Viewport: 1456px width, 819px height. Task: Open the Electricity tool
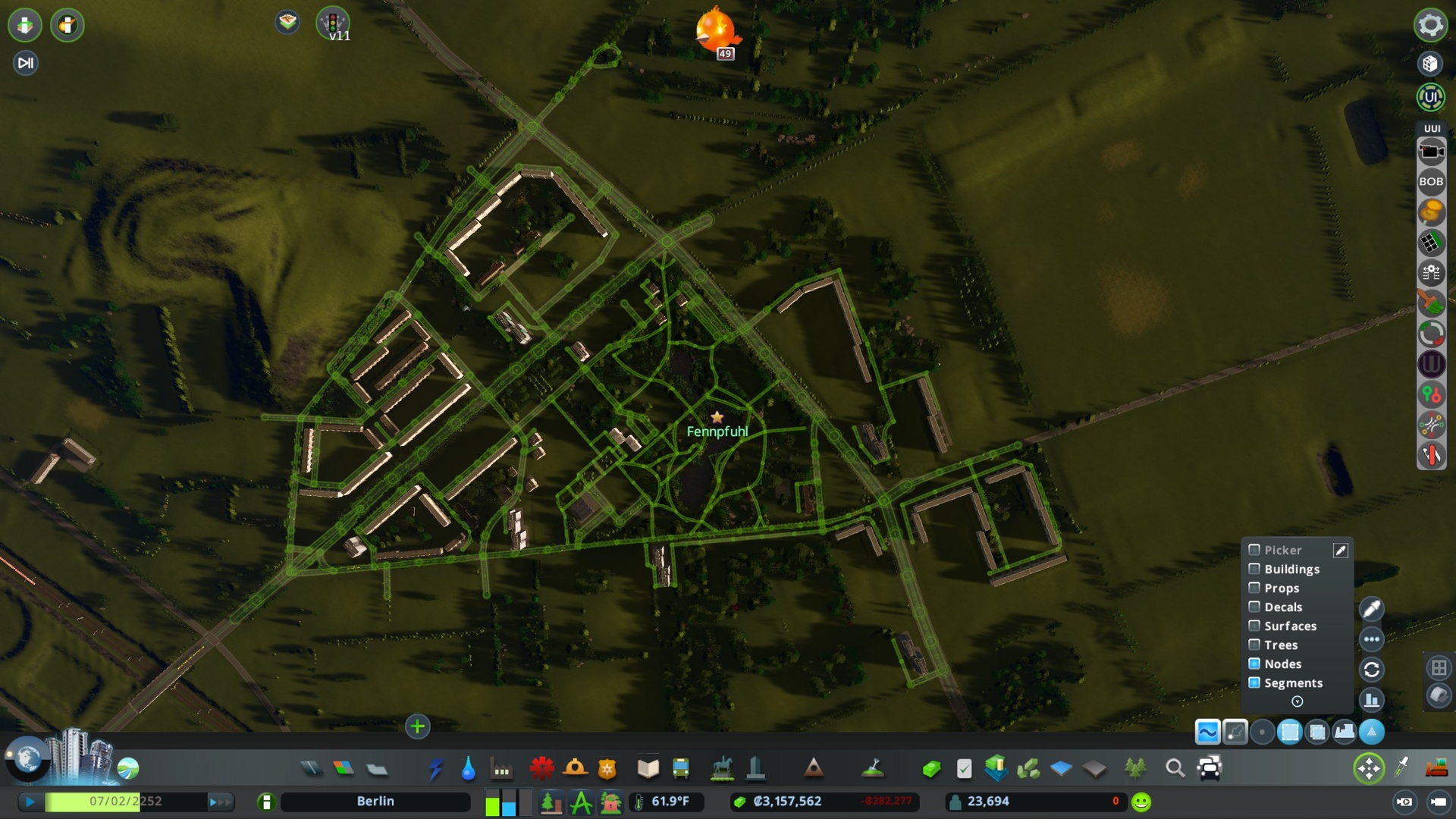tap(437, 768)
